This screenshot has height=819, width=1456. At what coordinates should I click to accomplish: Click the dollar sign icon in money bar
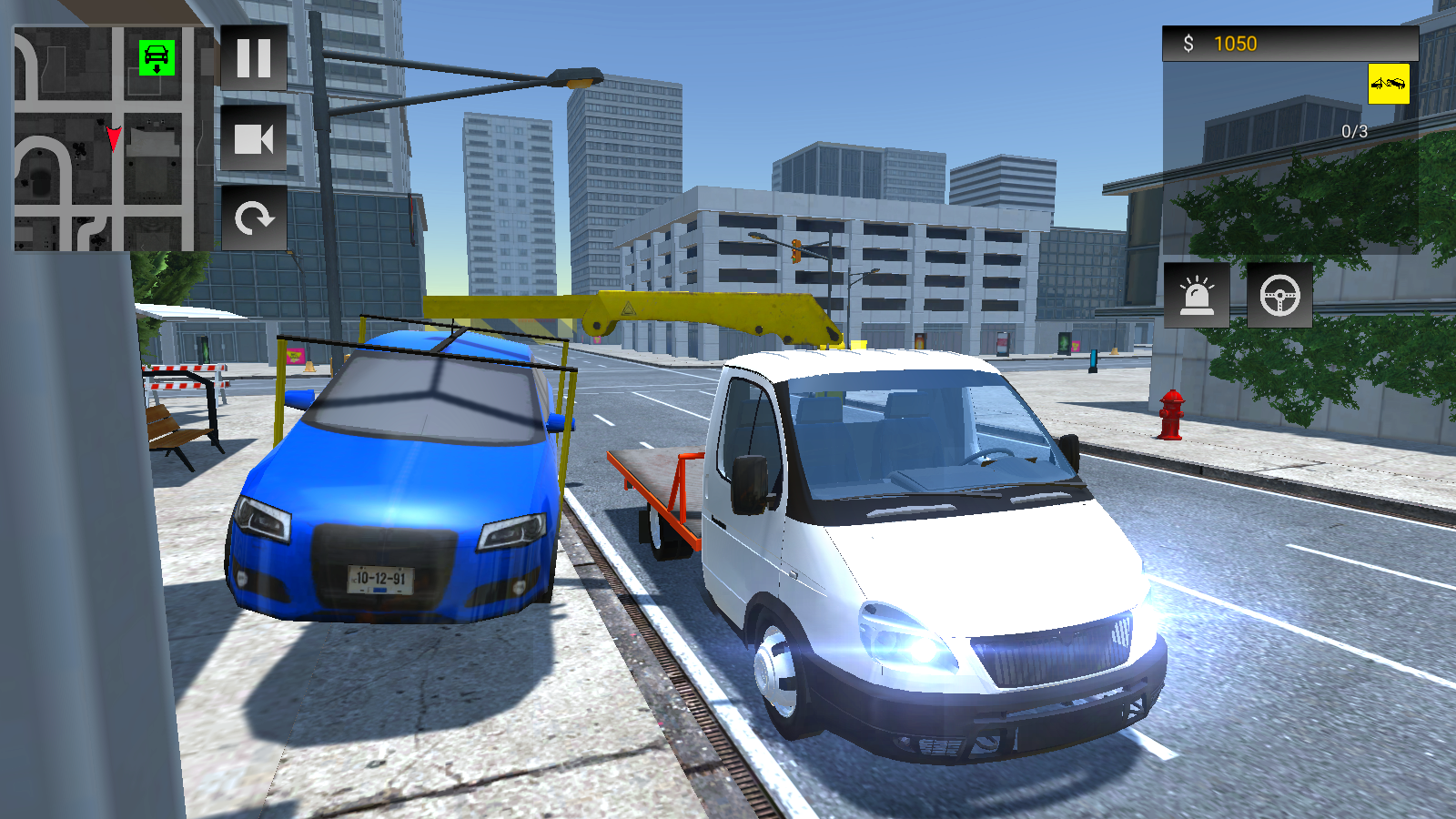pos(1188,41)
